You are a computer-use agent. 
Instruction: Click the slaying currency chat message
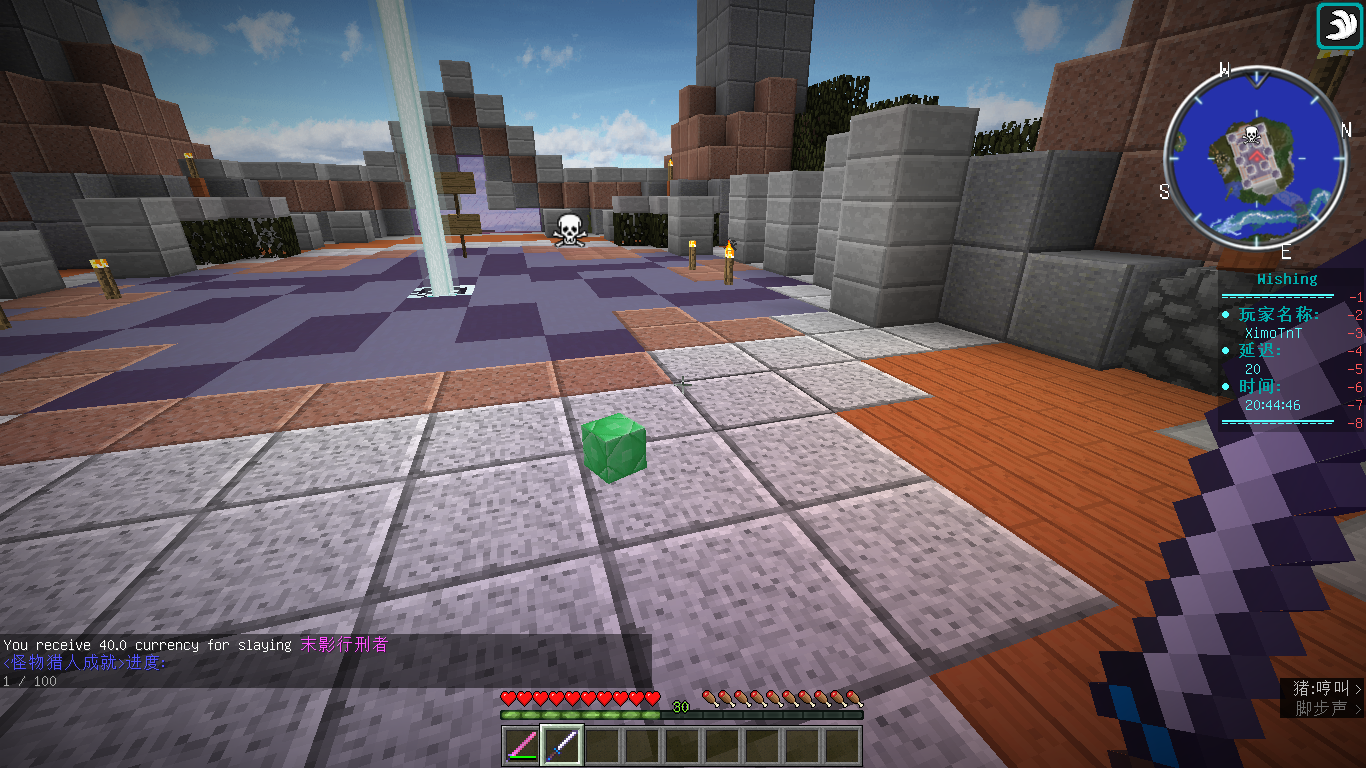pos(196,645)
